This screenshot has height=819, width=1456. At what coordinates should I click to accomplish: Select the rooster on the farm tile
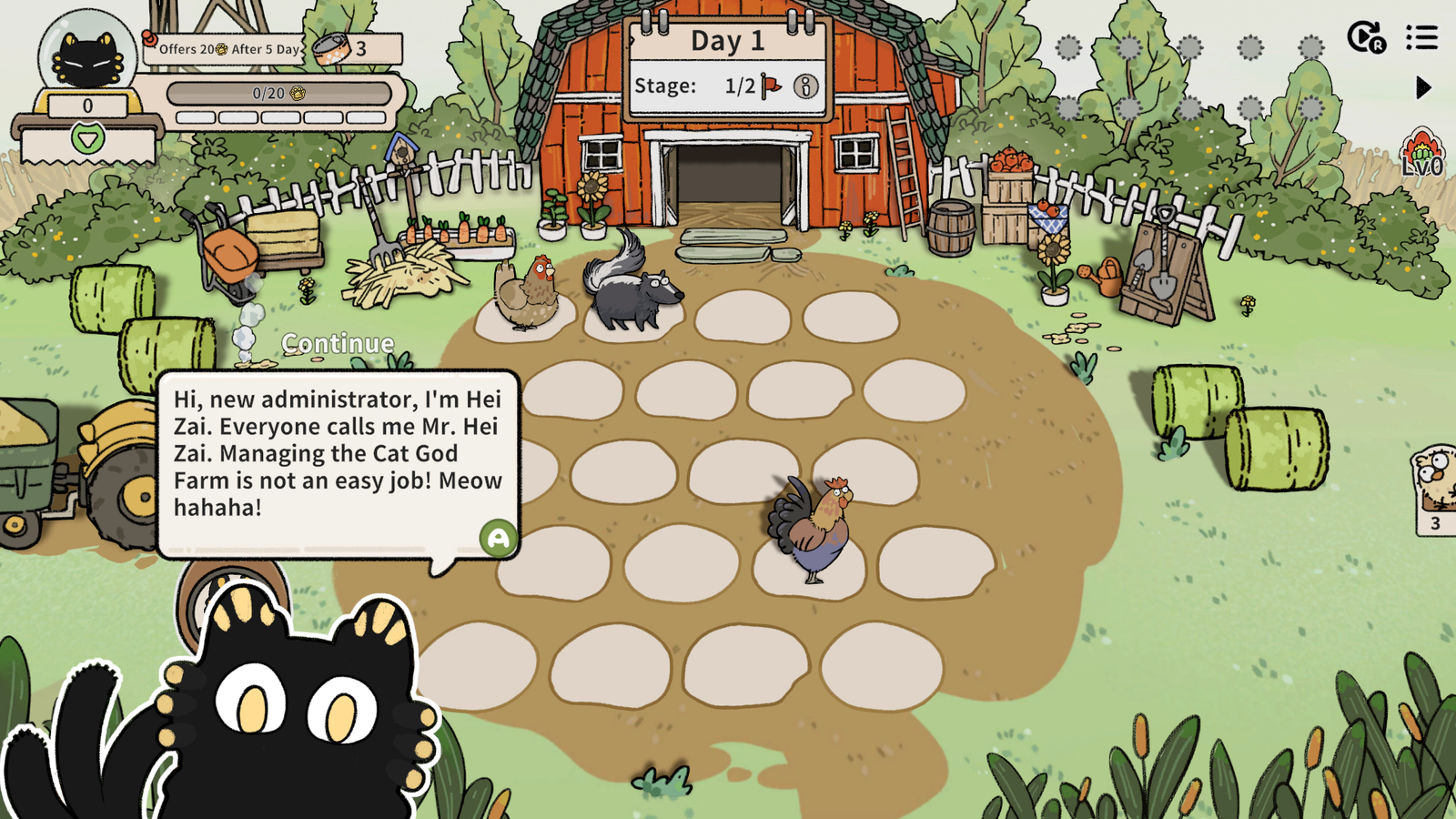[x=813, y=528]
